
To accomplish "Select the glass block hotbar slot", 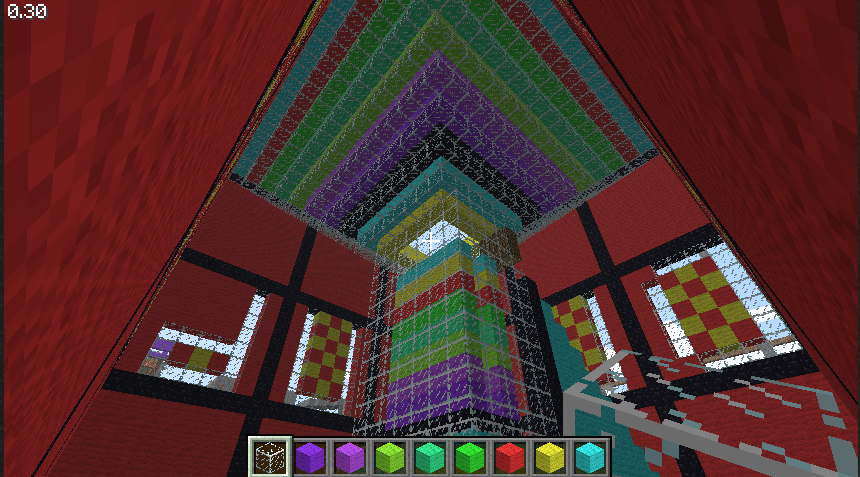I will [x=268, y=457].
